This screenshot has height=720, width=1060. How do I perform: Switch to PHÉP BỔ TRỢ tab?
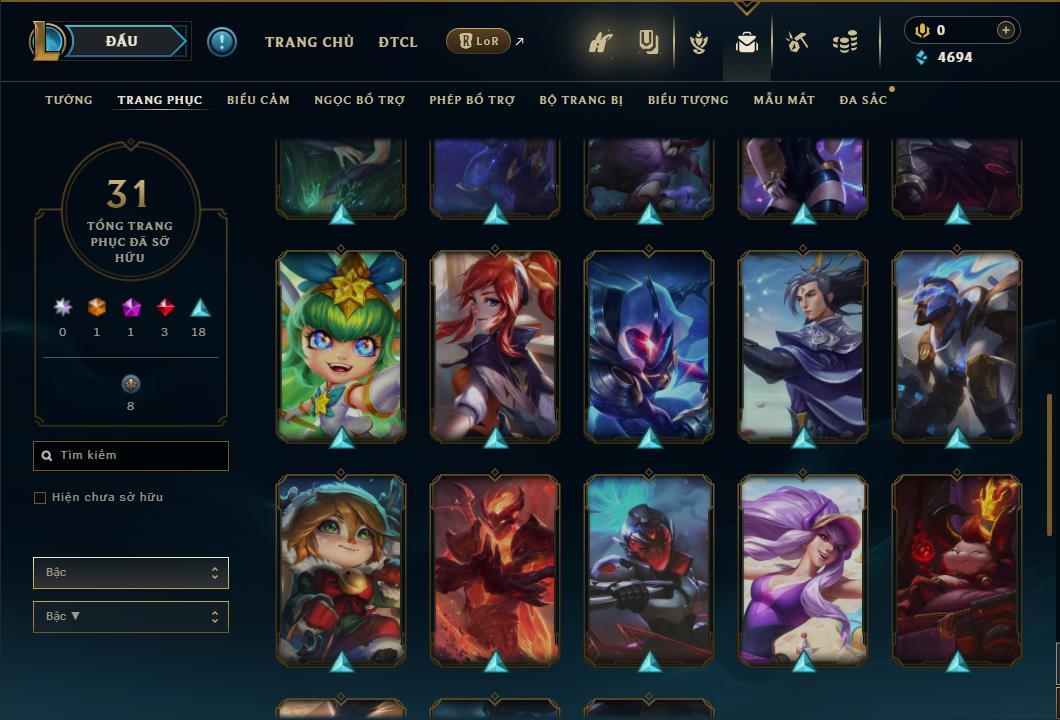click(472, 100)
